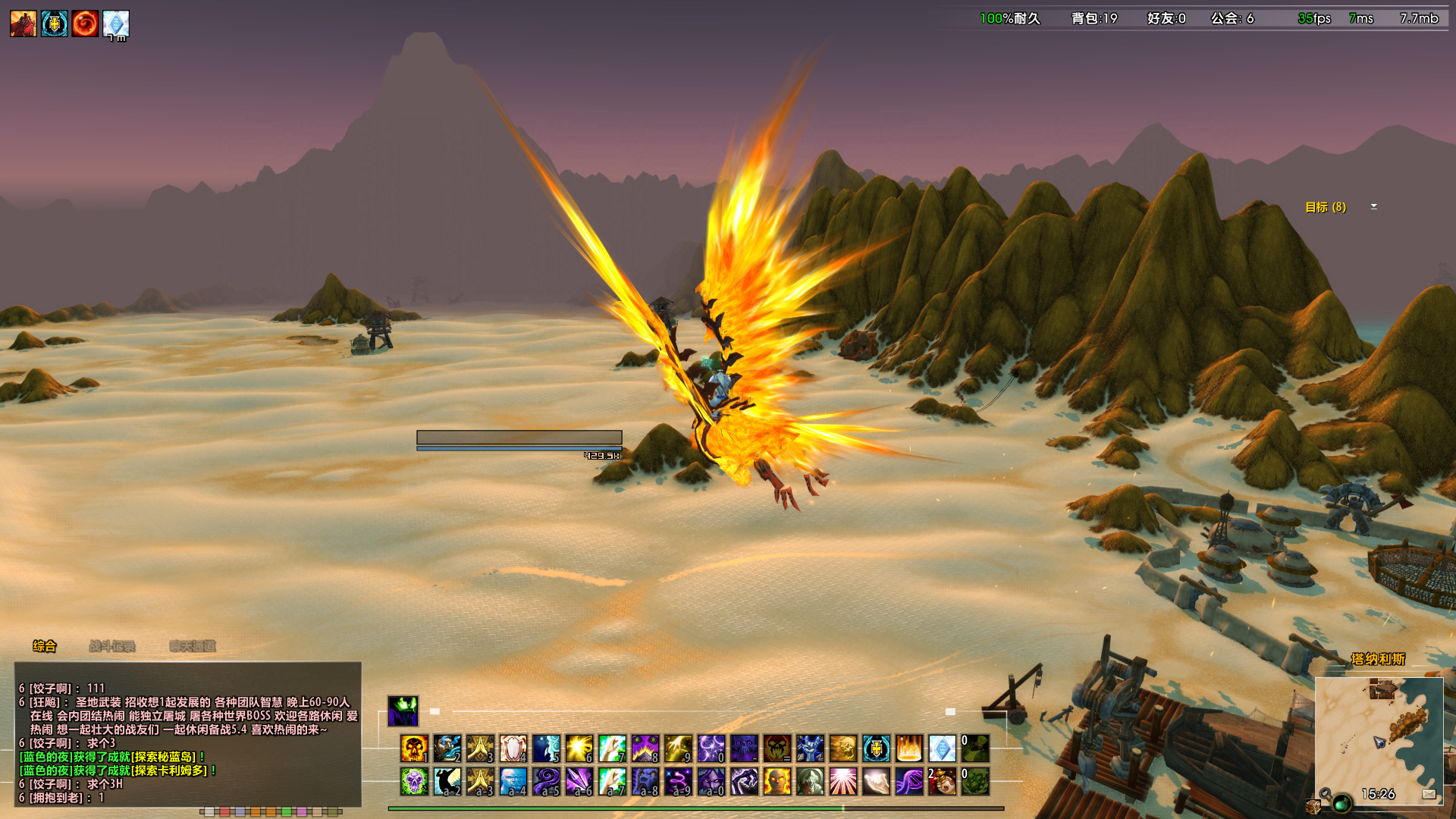Click the ice diamond buff with 7m timer
Screen dimensions: 1456x819
(116, 24)
